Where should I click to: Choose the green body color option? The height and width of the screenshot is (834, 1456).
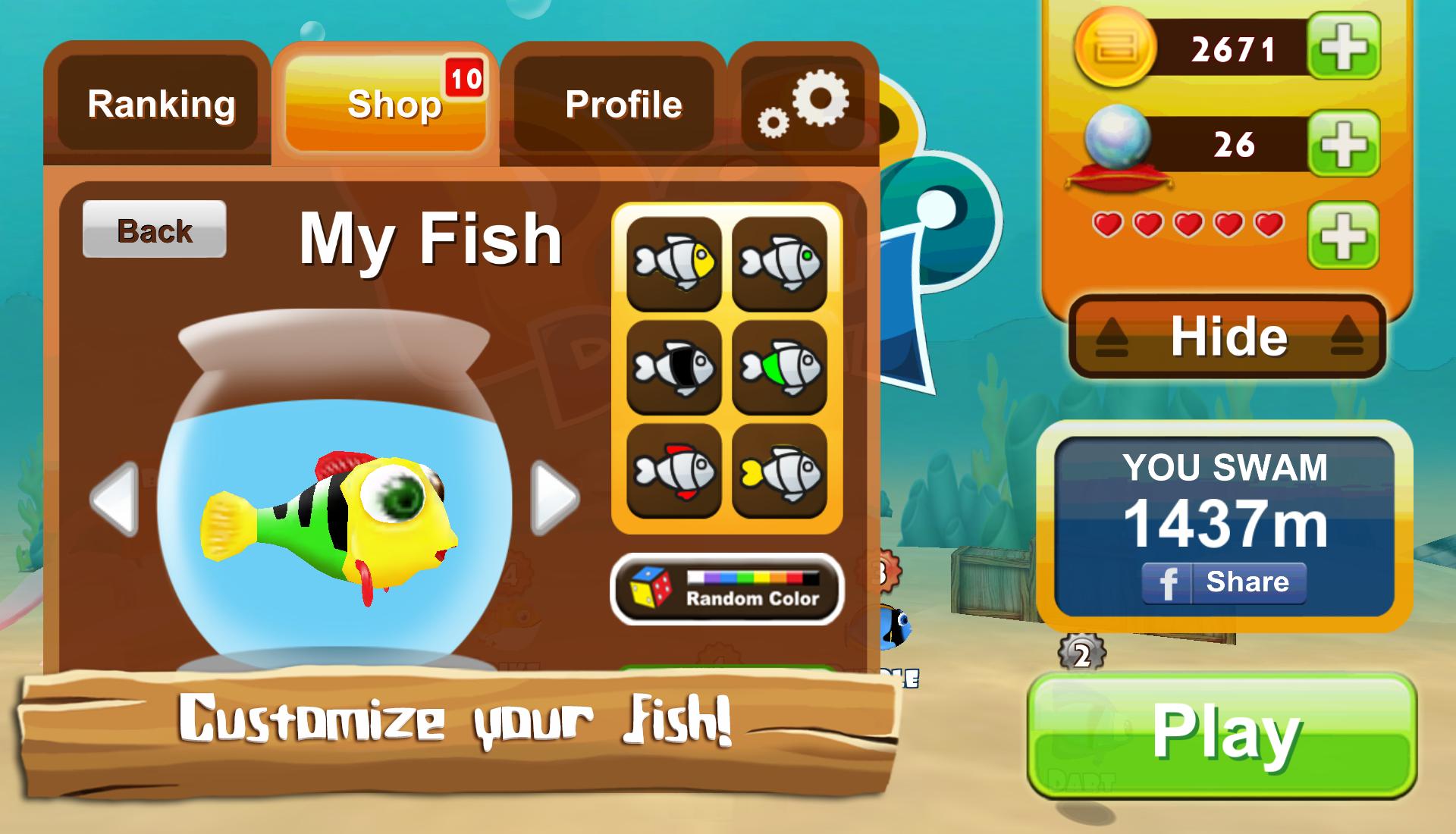(x=780, y=368)
